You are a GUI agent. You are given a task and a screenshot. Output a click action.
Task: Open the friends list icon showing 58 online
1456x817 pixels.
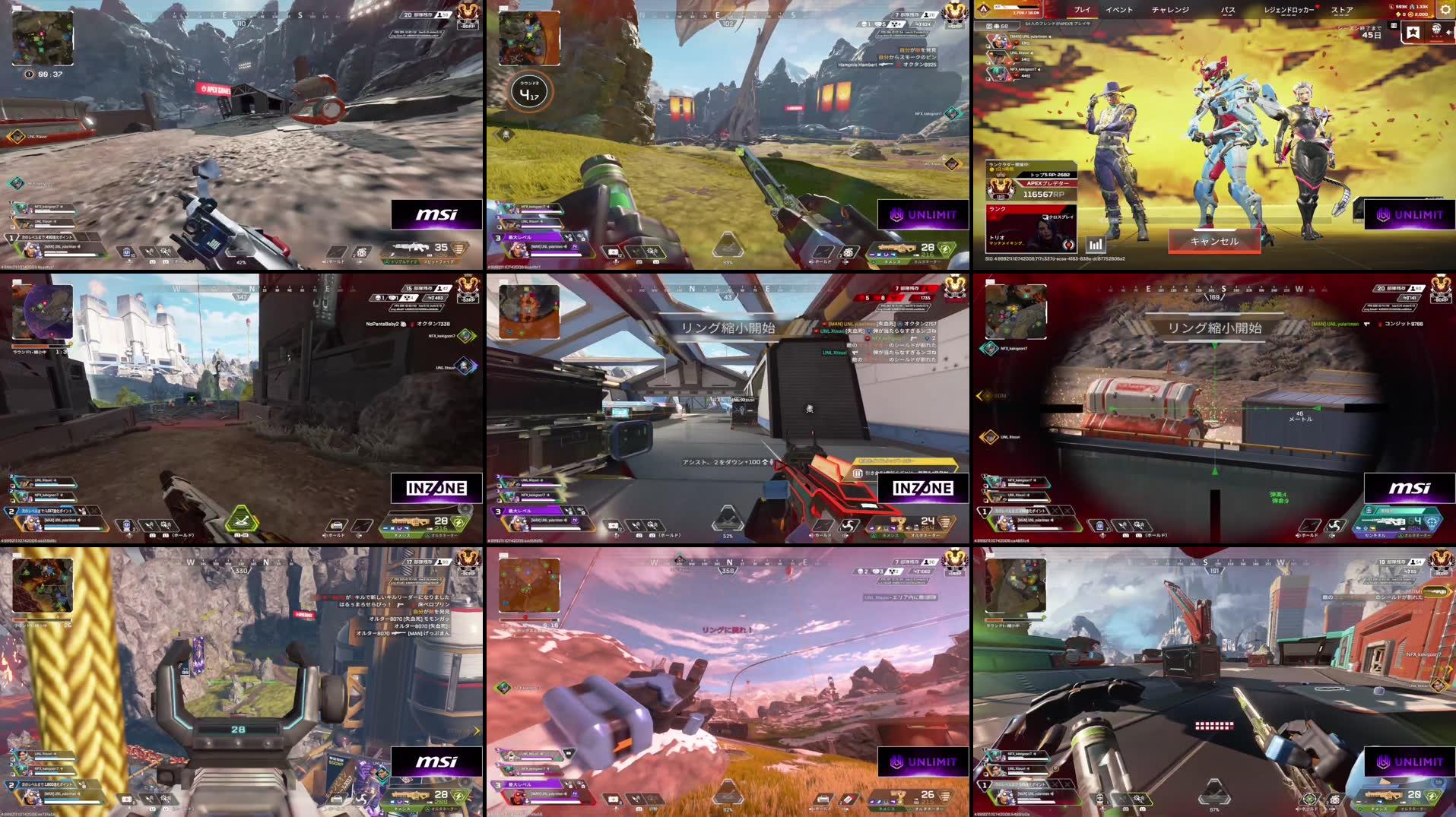pos(996,25)
